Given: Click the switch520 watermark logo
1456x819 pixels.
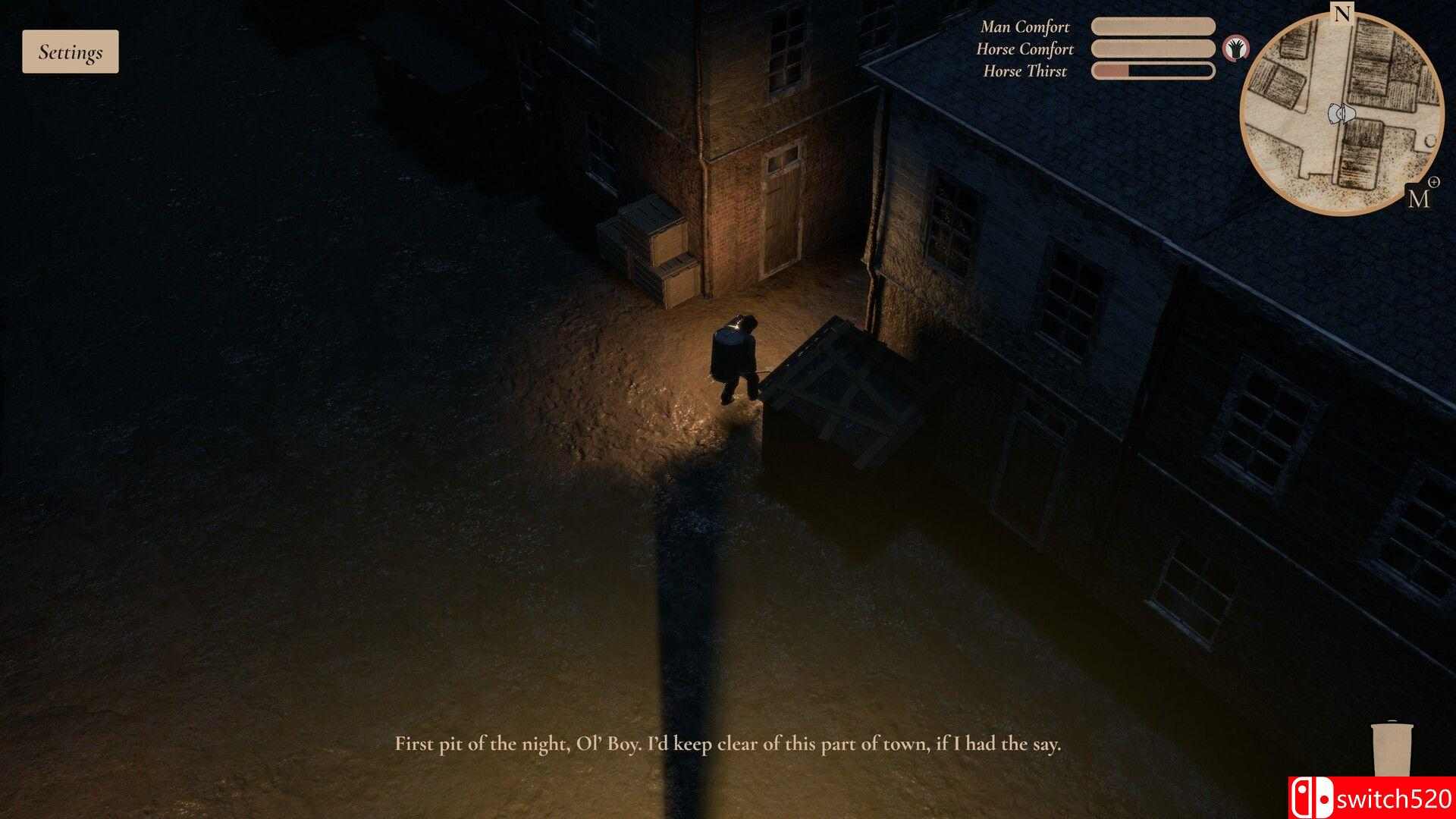Looking at the screenshot, I should click(1371, 798).
